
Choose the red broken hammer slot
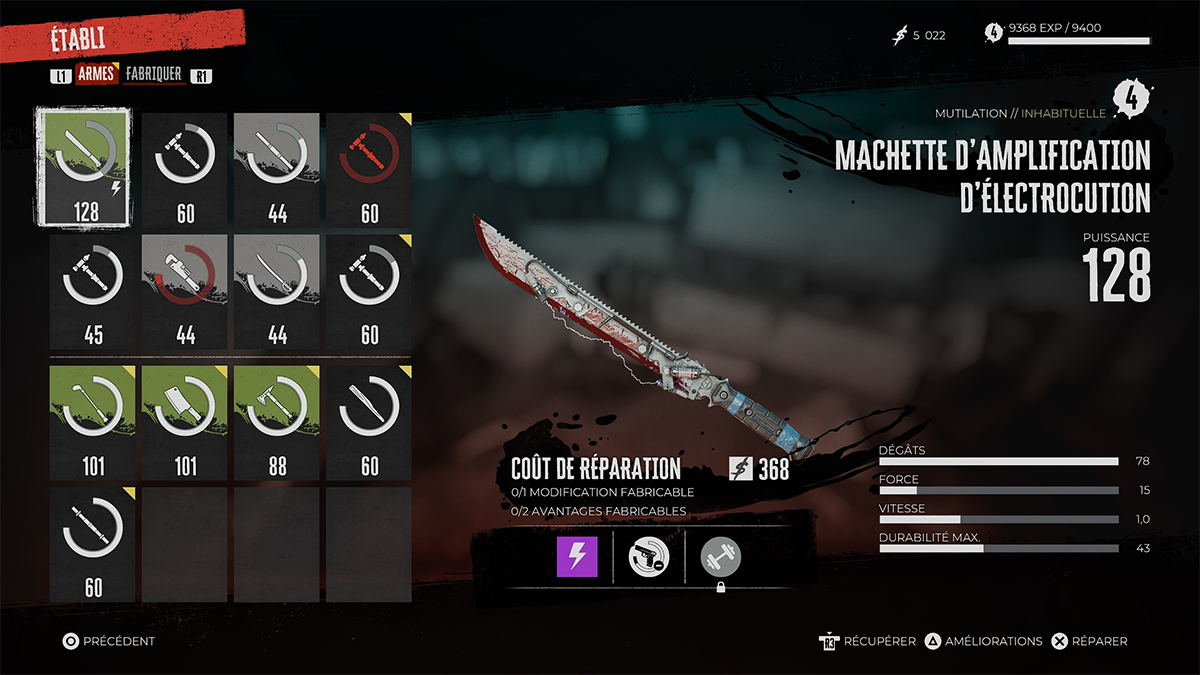pos(369,166)
